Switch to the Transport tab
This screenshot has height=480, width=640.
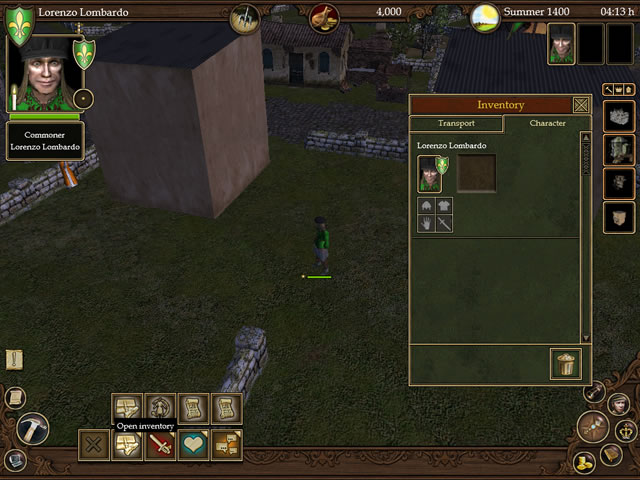[456, 124]
